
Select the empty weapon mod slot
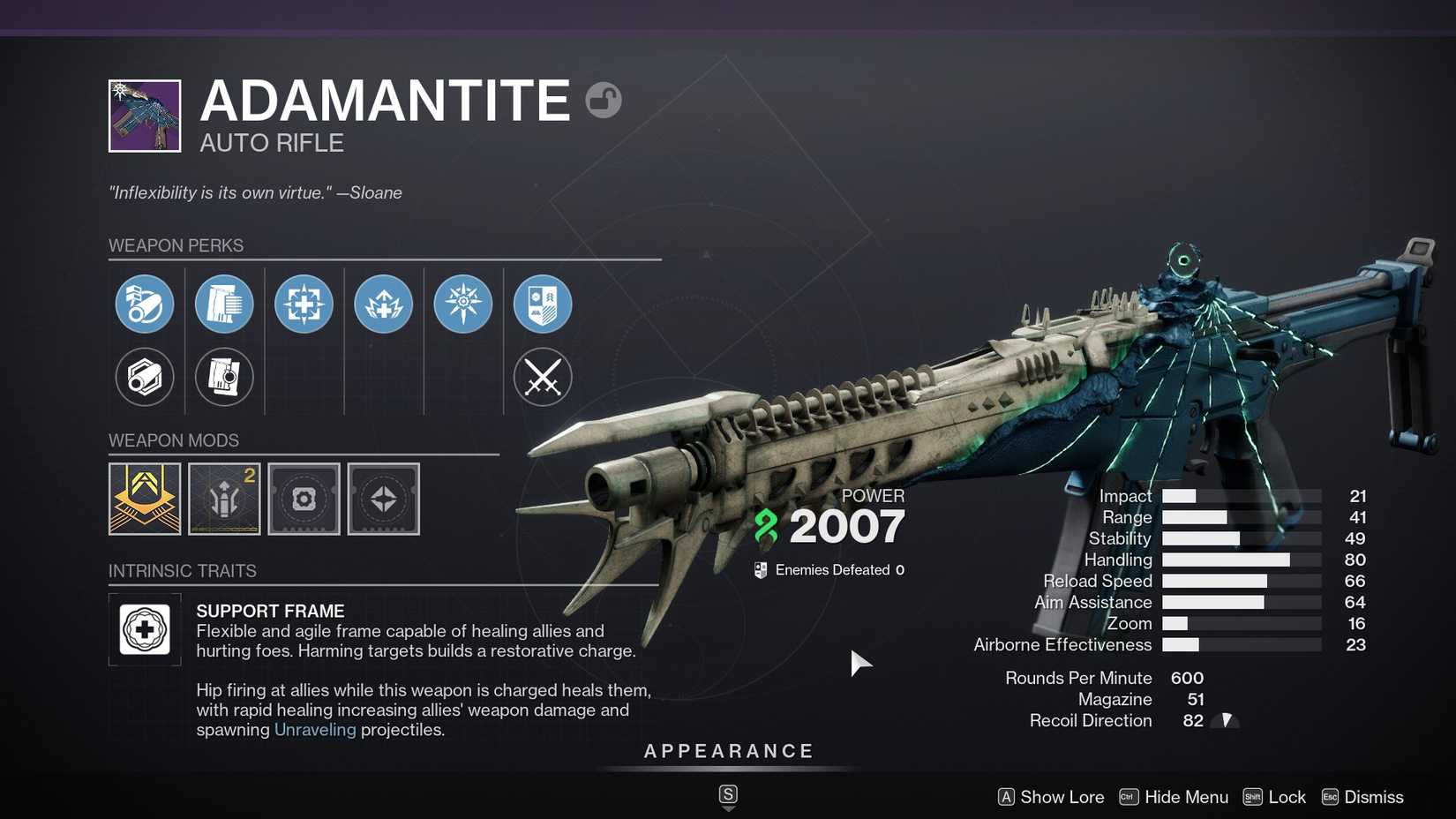coord(383,499)
